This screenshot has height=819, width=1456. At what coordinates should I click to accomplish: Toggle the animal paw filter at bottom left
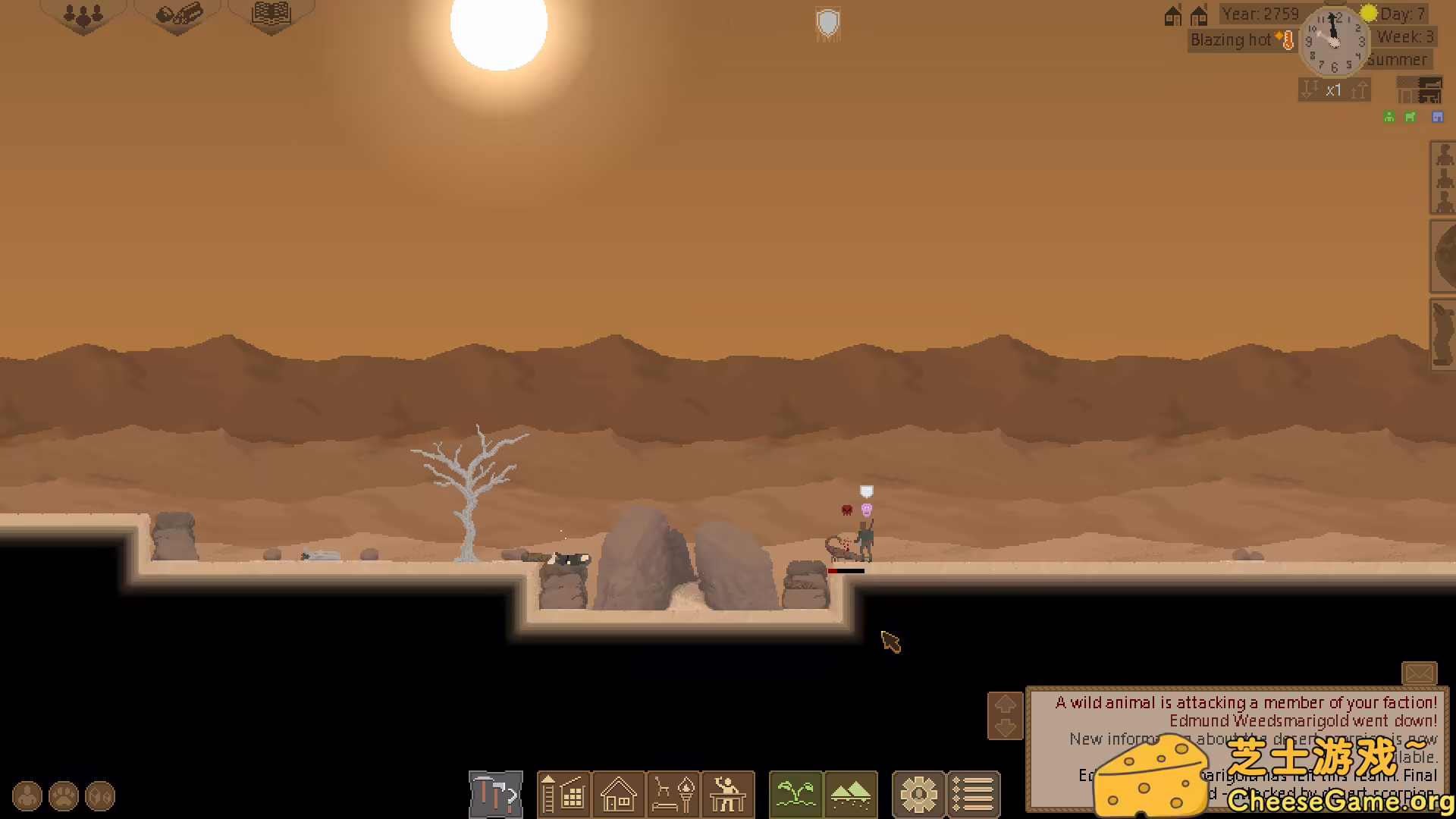coord(63,795)
